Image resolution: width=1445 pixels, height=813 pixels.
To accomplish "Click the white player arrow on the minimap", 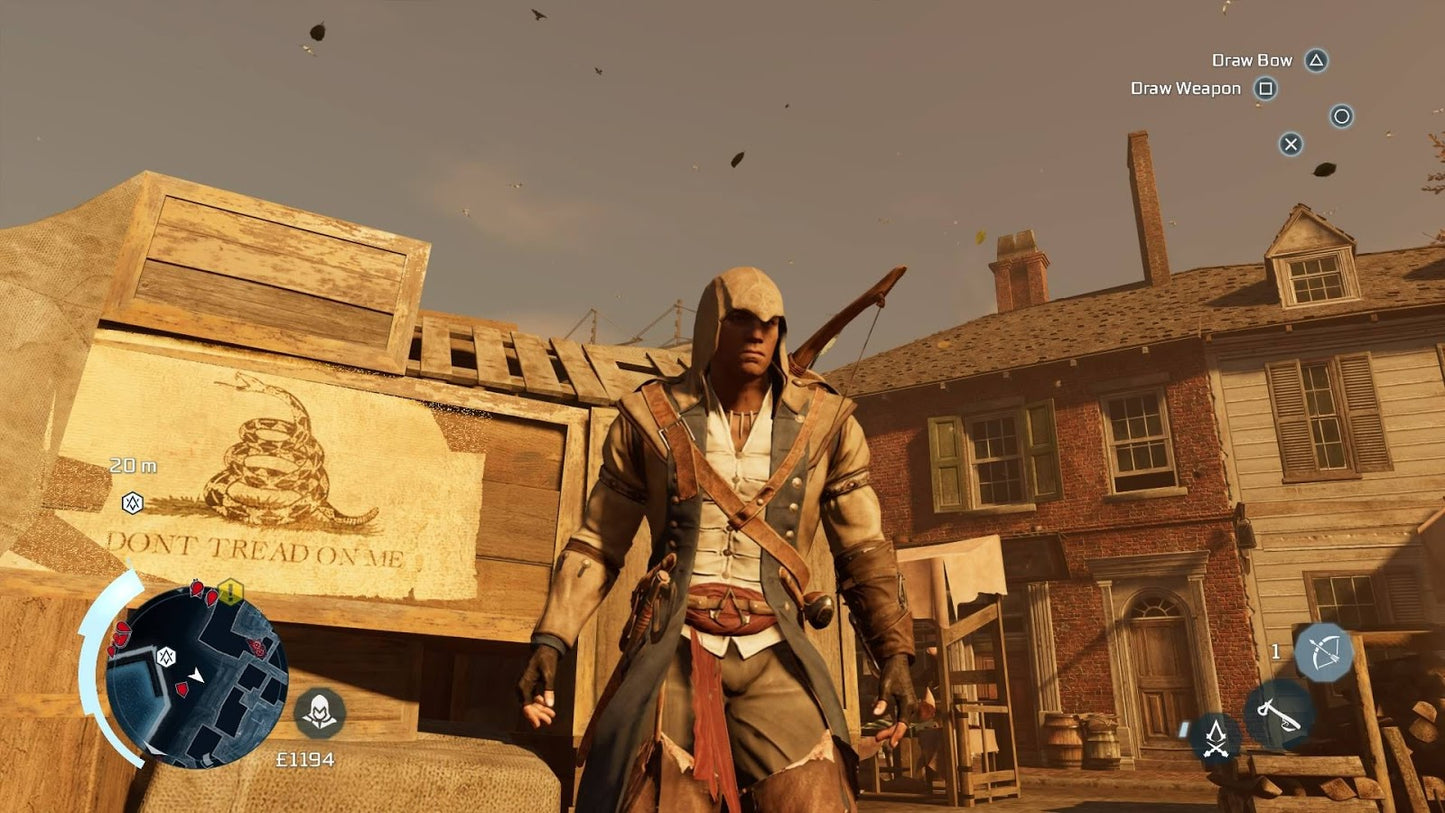I will 196,675.
